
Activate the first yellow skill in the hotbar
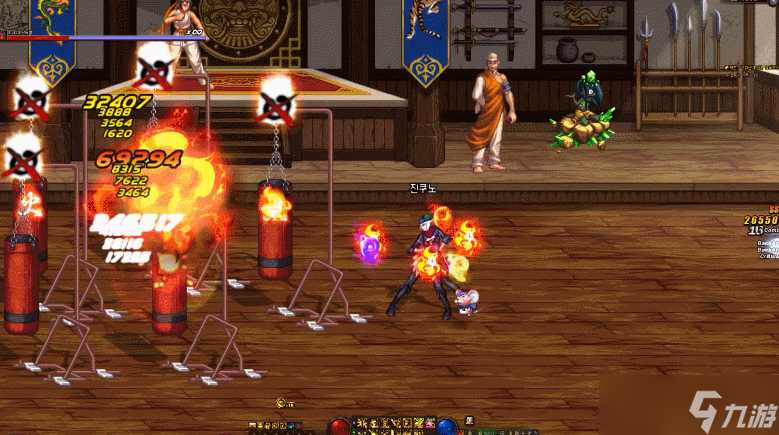[x=361, y=423]
